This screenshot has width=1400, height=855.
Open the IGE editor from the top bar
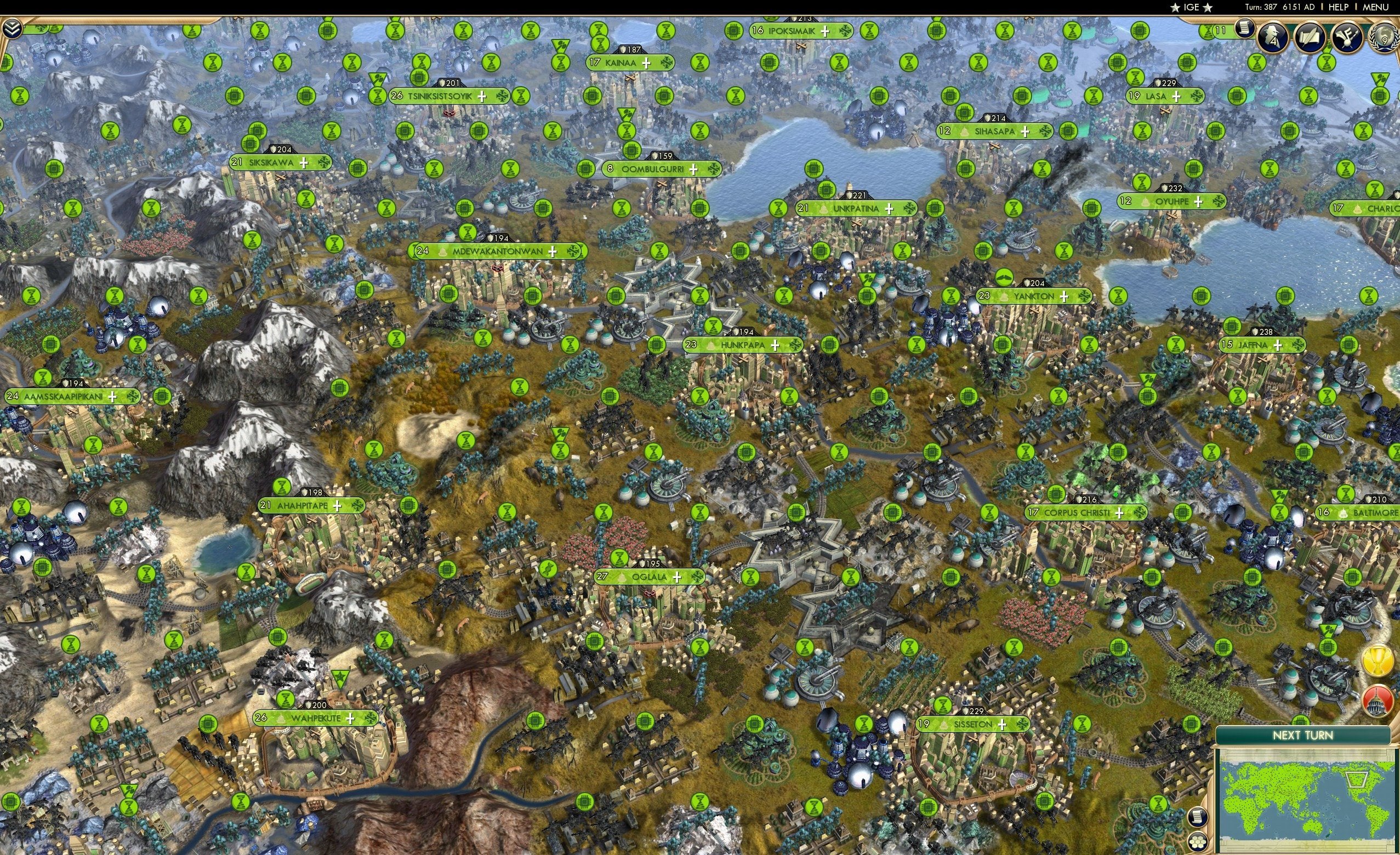[1191, 7]
